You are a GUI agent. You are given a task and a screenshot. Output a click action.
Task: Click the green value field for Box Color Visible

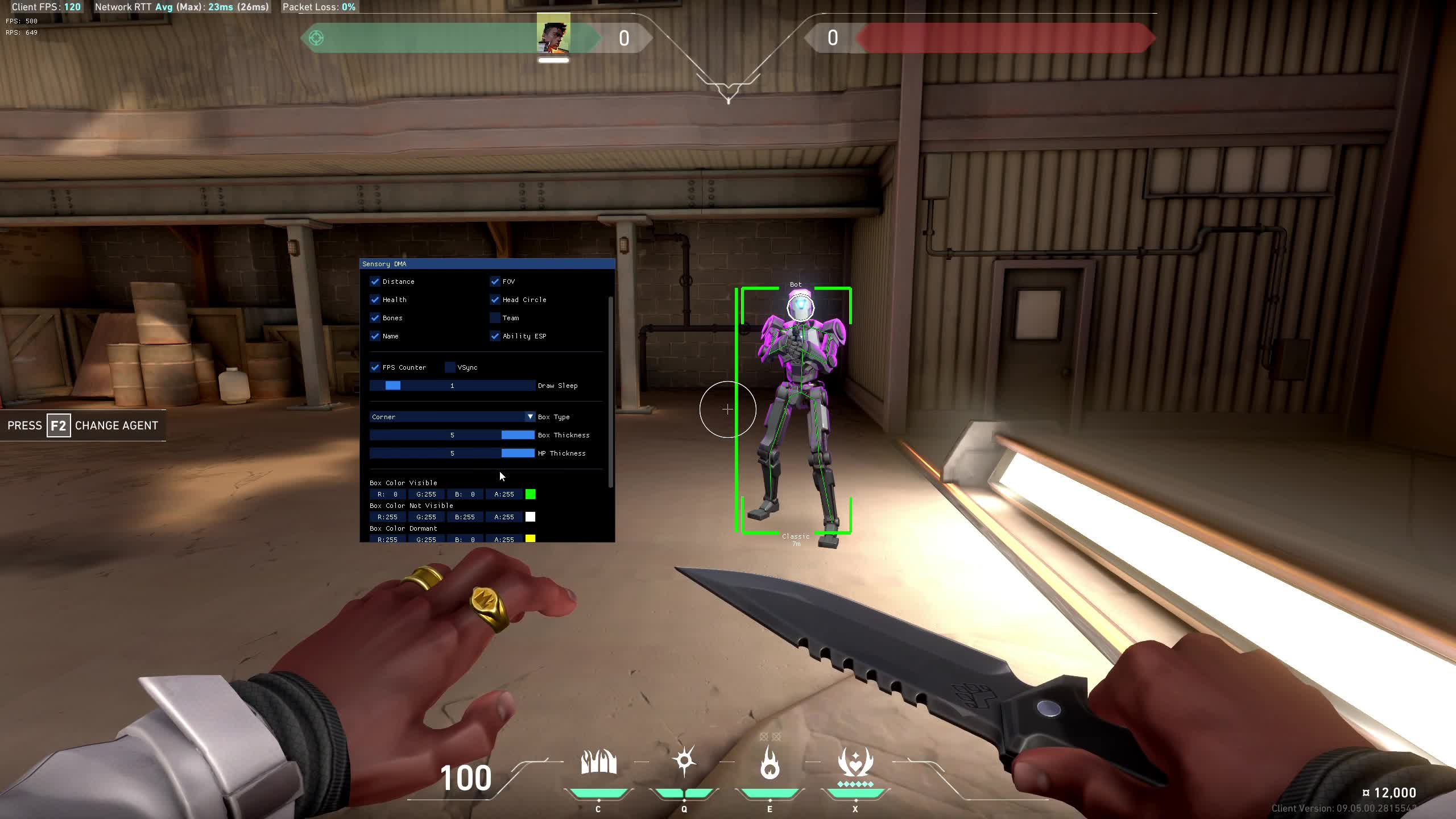(426, 494)
